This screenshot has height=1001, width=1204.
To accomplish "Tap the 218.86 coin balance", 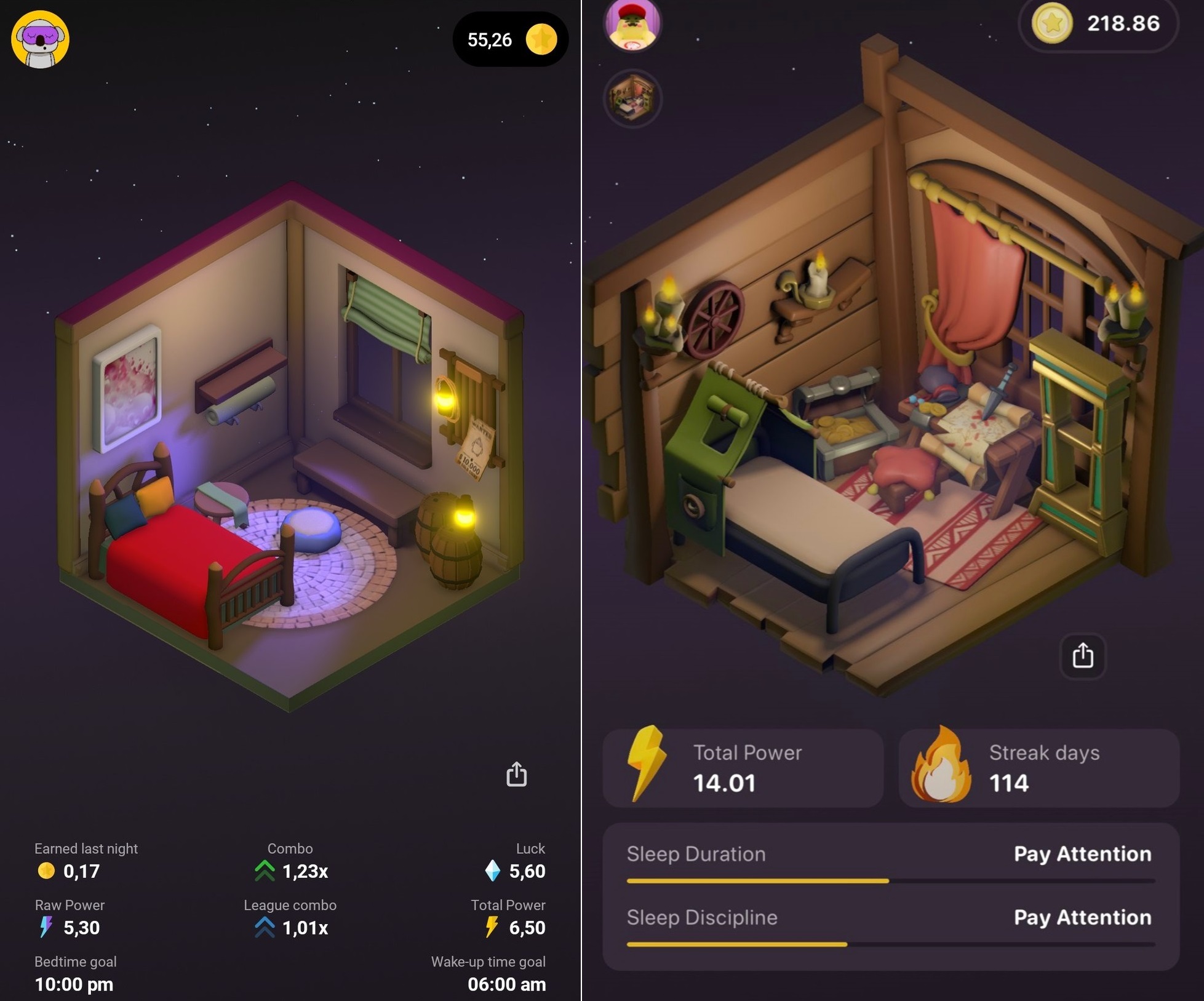I will pyautogui.click(x=1098, y=24).
